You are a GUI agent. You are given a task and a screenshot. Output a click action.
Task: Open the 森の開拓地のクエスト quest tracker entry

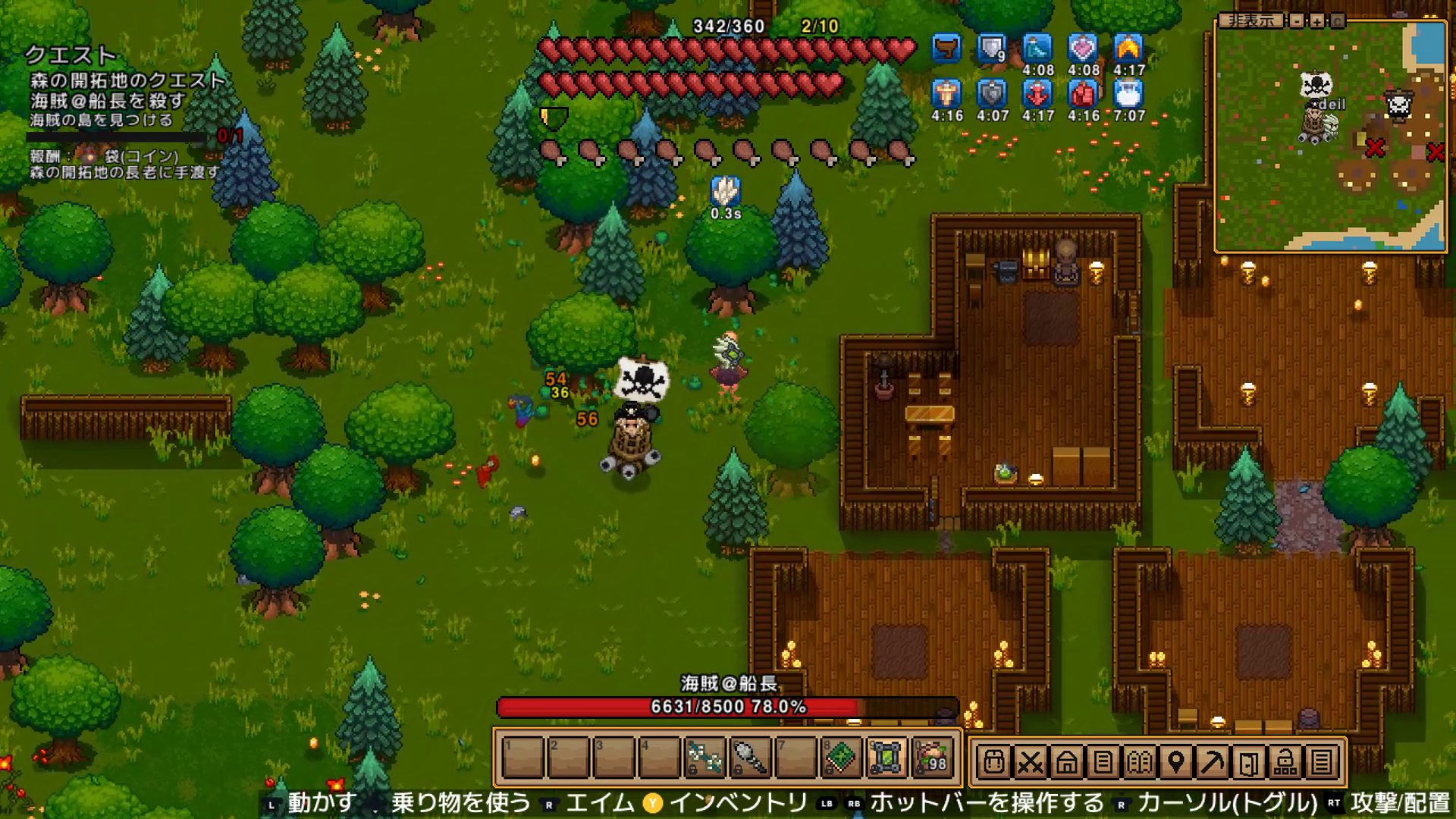127,80
